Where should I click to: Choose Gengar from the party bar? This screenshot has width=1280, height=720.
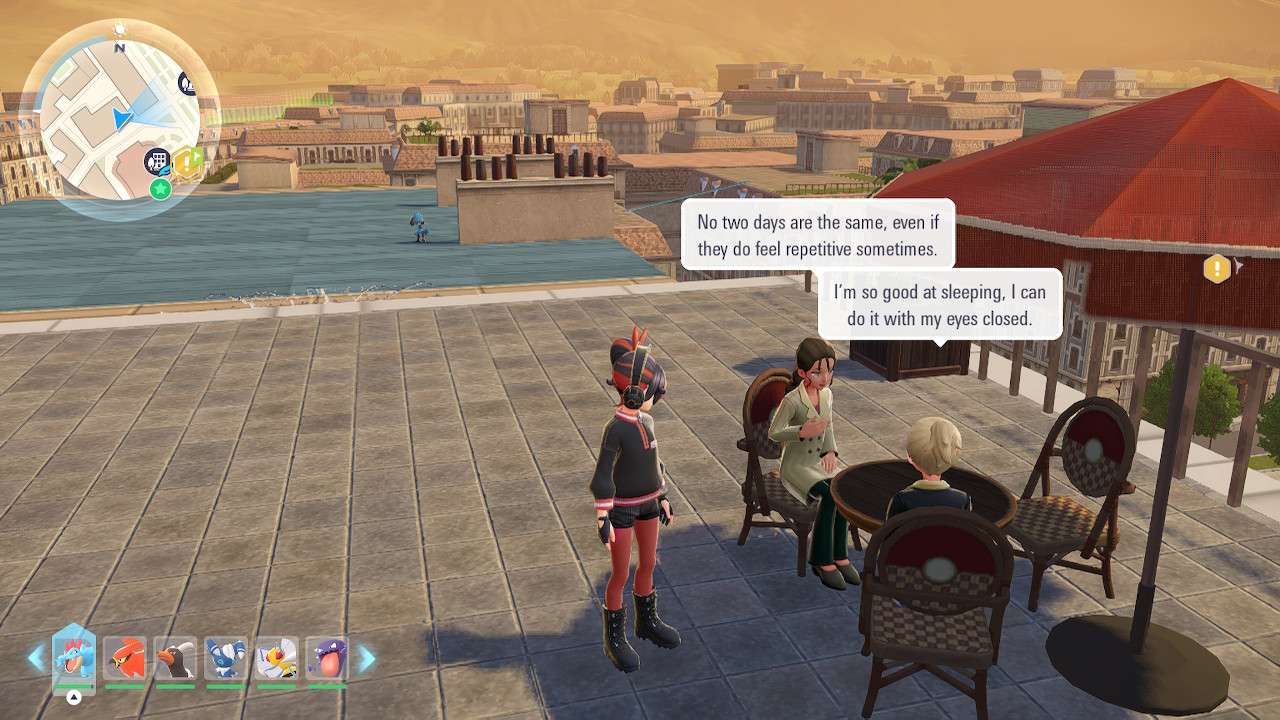pos(327,659)
